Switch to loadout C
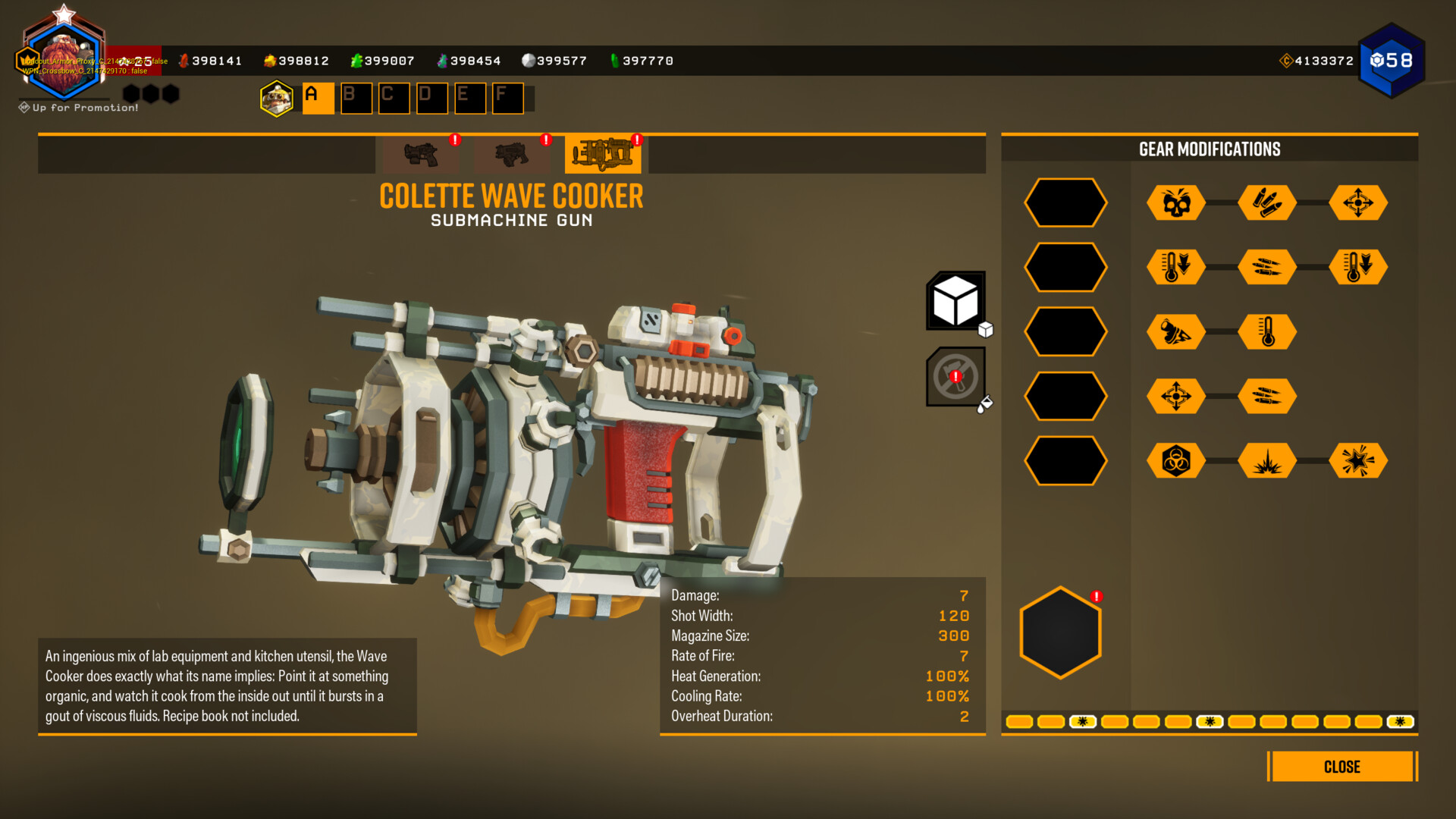 coord(394,98)
